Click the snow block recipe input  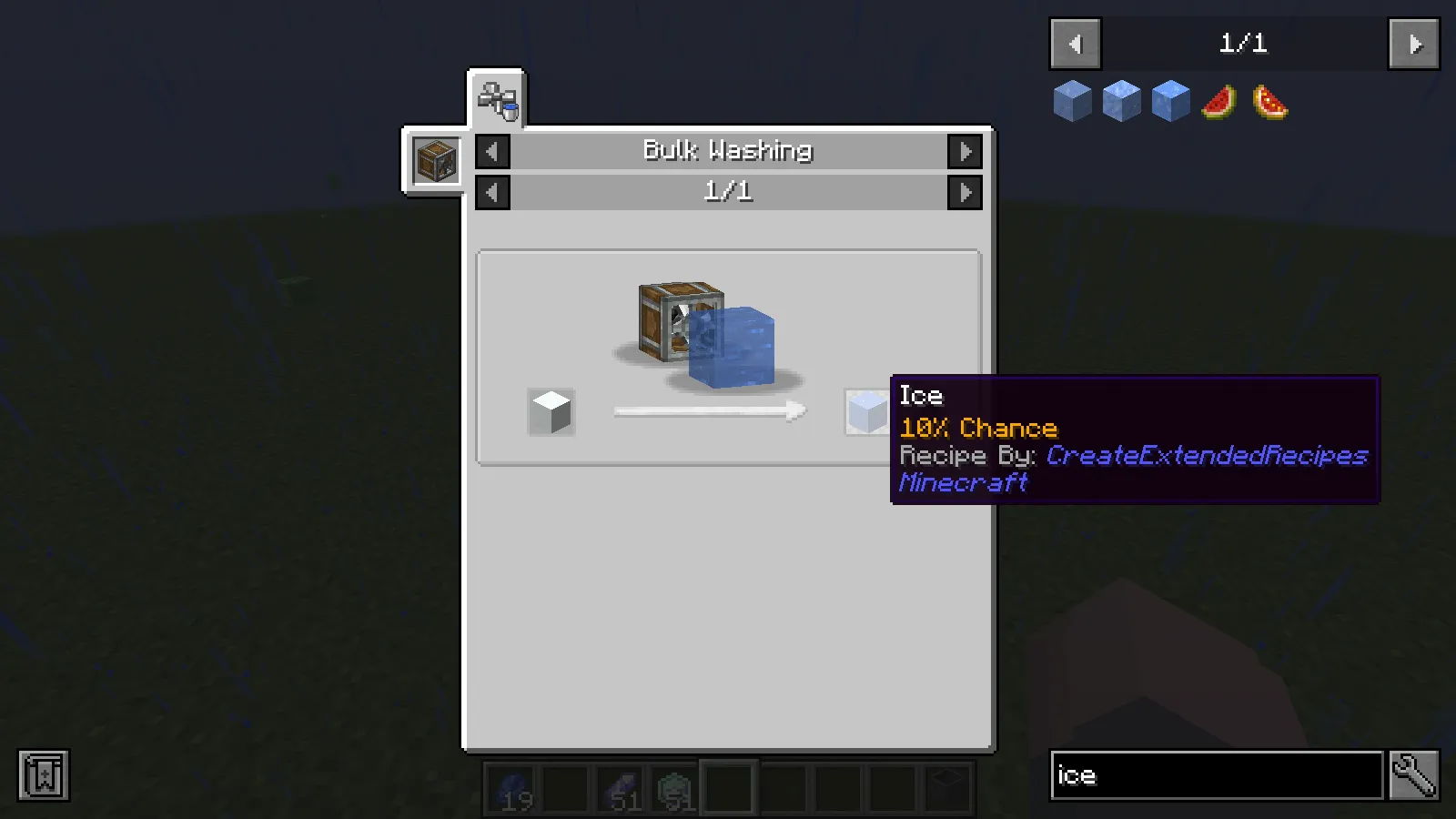pyautogui.click(x=551, y=411)
